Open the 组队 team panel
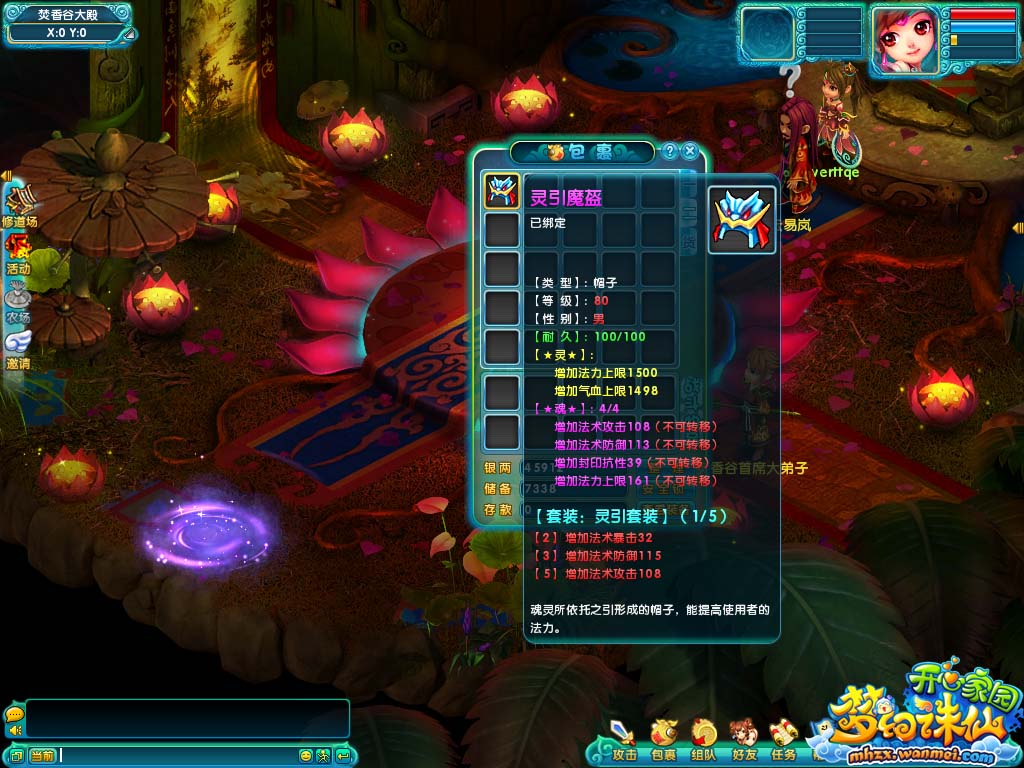 tap(704, 739)
